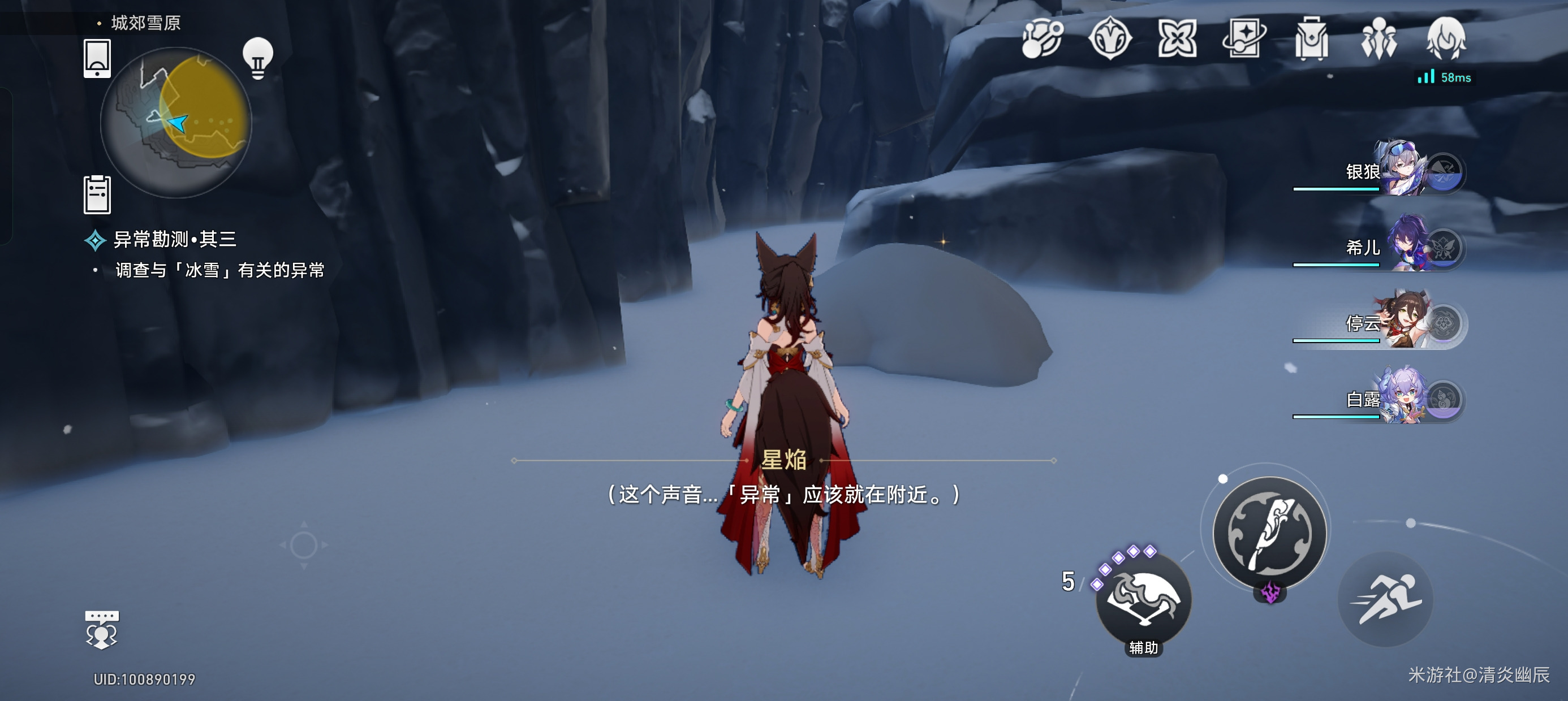Toggle the sprint running button
Viewport: 1568px width, 701px height.
(1385, 599)
